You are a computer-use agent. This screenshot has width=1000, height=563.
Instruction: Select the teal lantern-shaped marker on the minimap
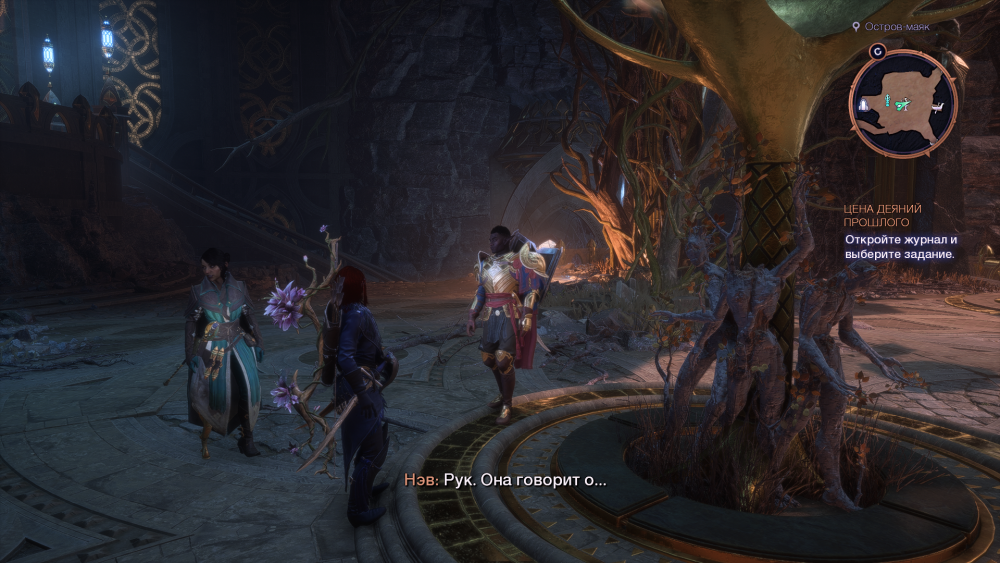[x=886, y=101]
